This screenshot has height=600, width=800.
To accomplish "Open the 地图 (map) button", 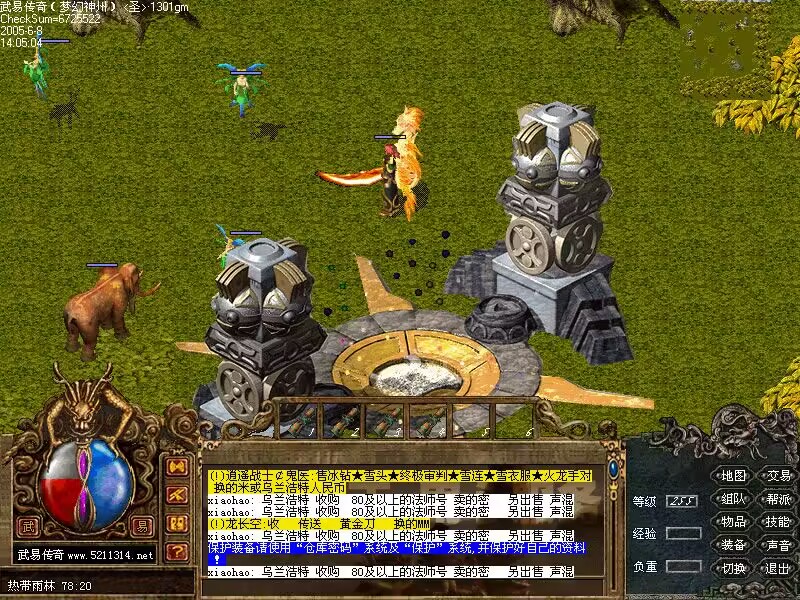I will (734, 476).
